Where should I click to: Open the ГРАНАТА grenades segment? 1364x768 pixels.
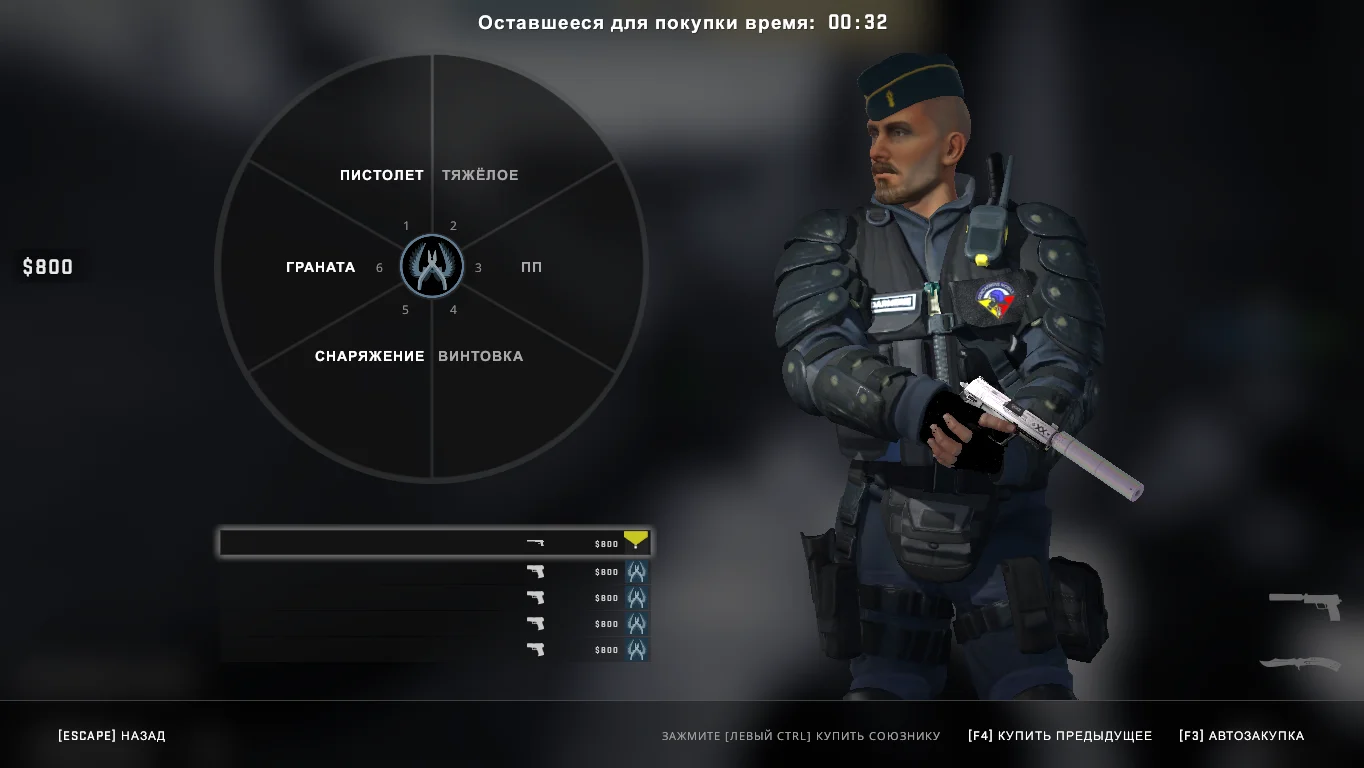320,267
